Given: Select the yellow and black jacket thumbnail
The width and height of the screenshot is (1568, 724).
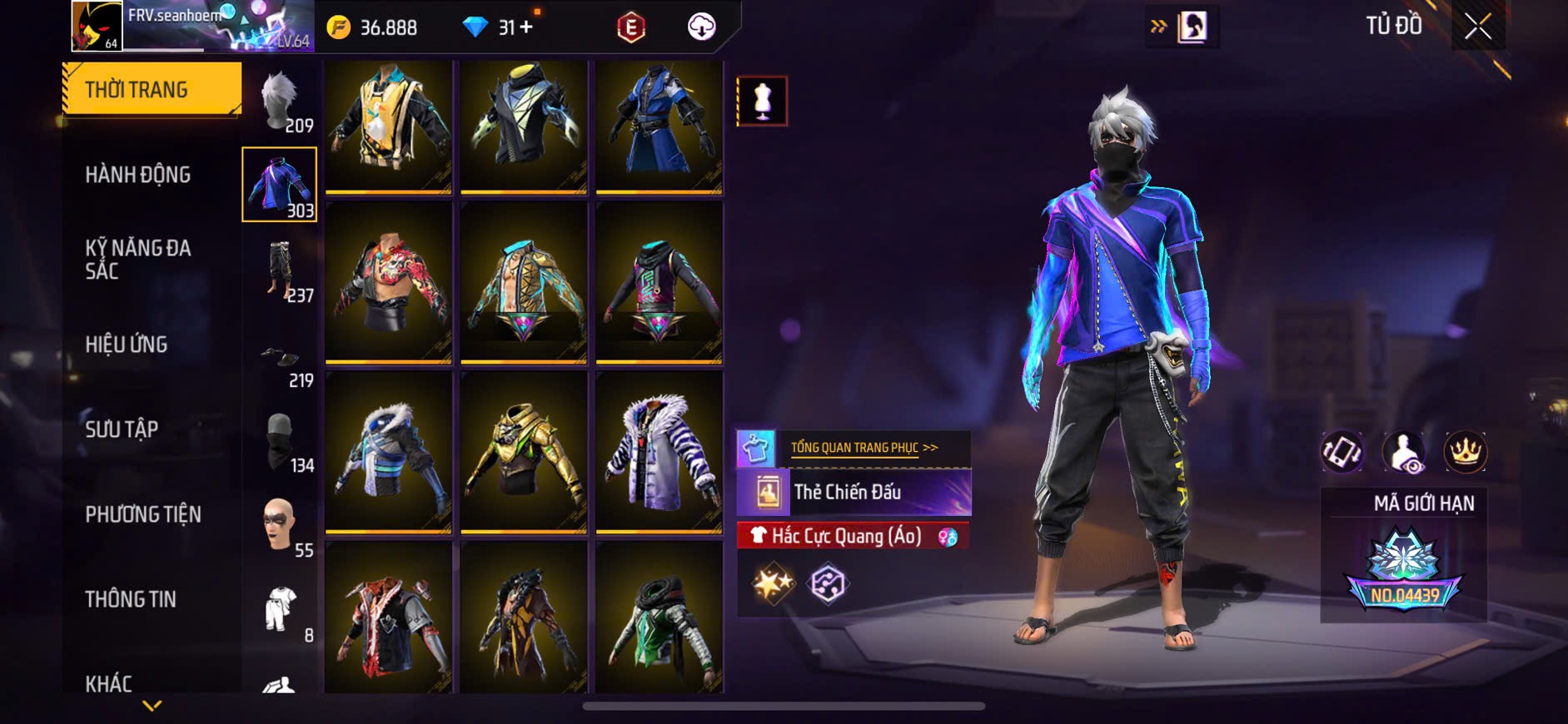Looking at the screenshot, I should 388,125.
